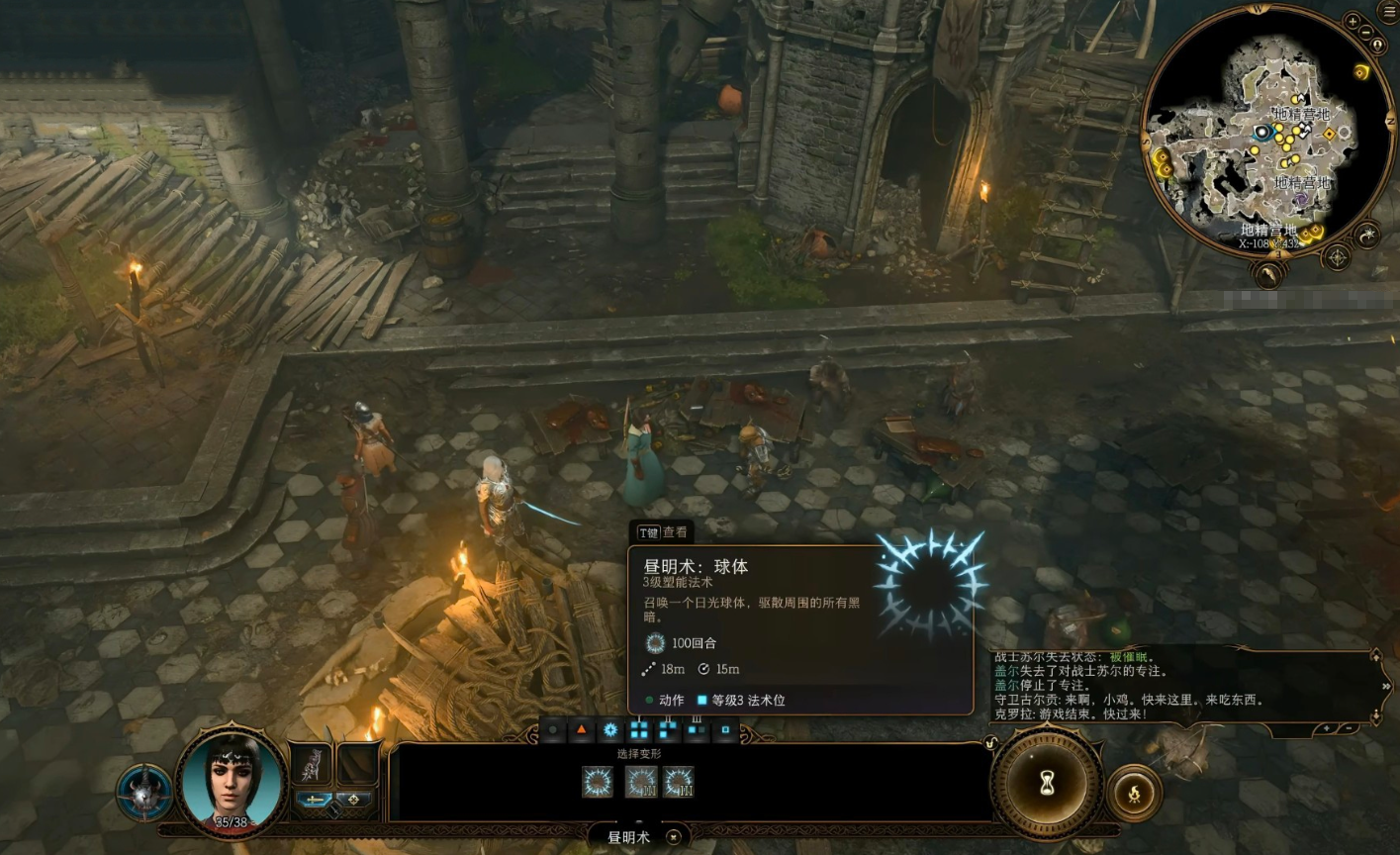1400x855 pixels.
Task: Switch to the orange triangle hotbar filter
Action: click(x=582, y=730)
